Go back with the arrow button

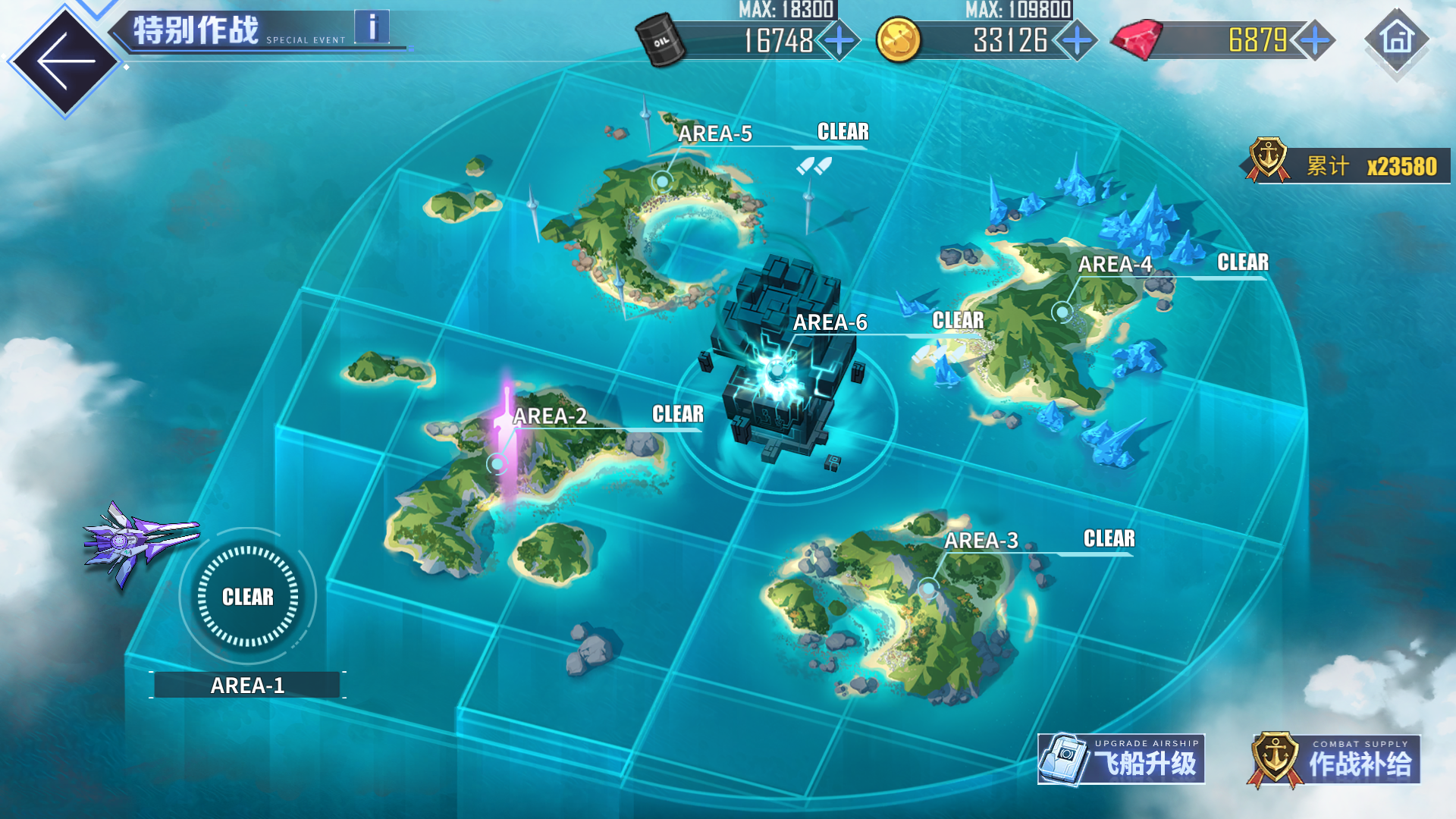[64, 61]
